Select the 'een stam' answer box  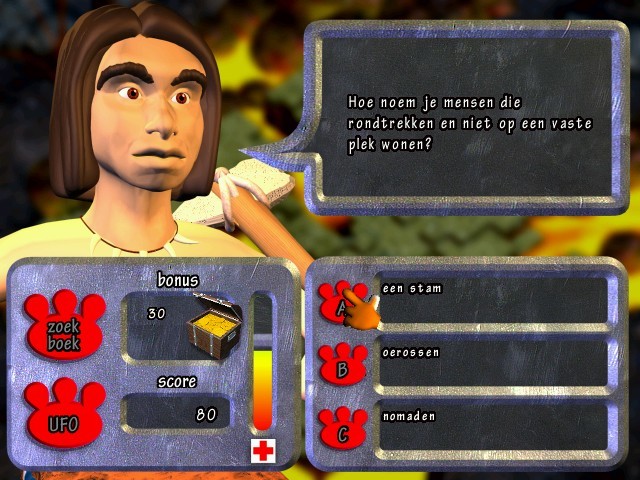click(x=492, y=300)
